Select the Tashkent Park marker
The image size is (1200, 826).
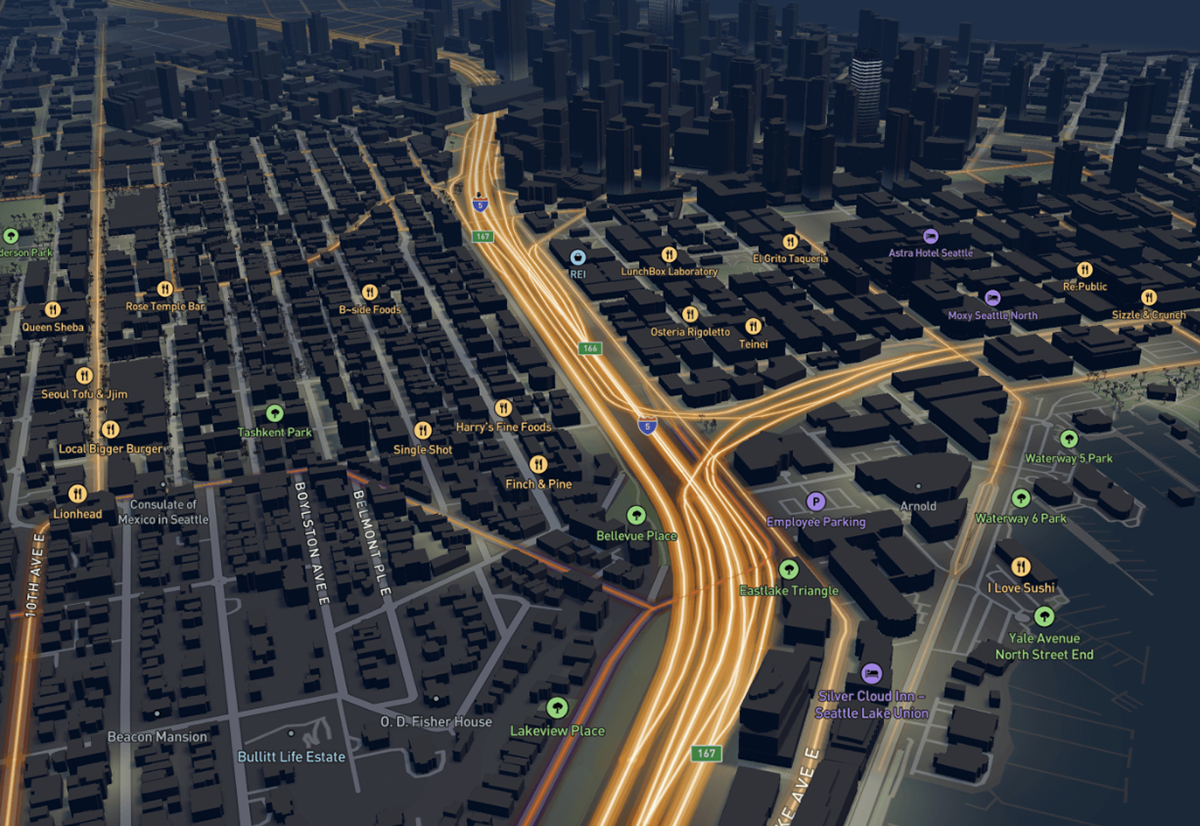point(275,413)
